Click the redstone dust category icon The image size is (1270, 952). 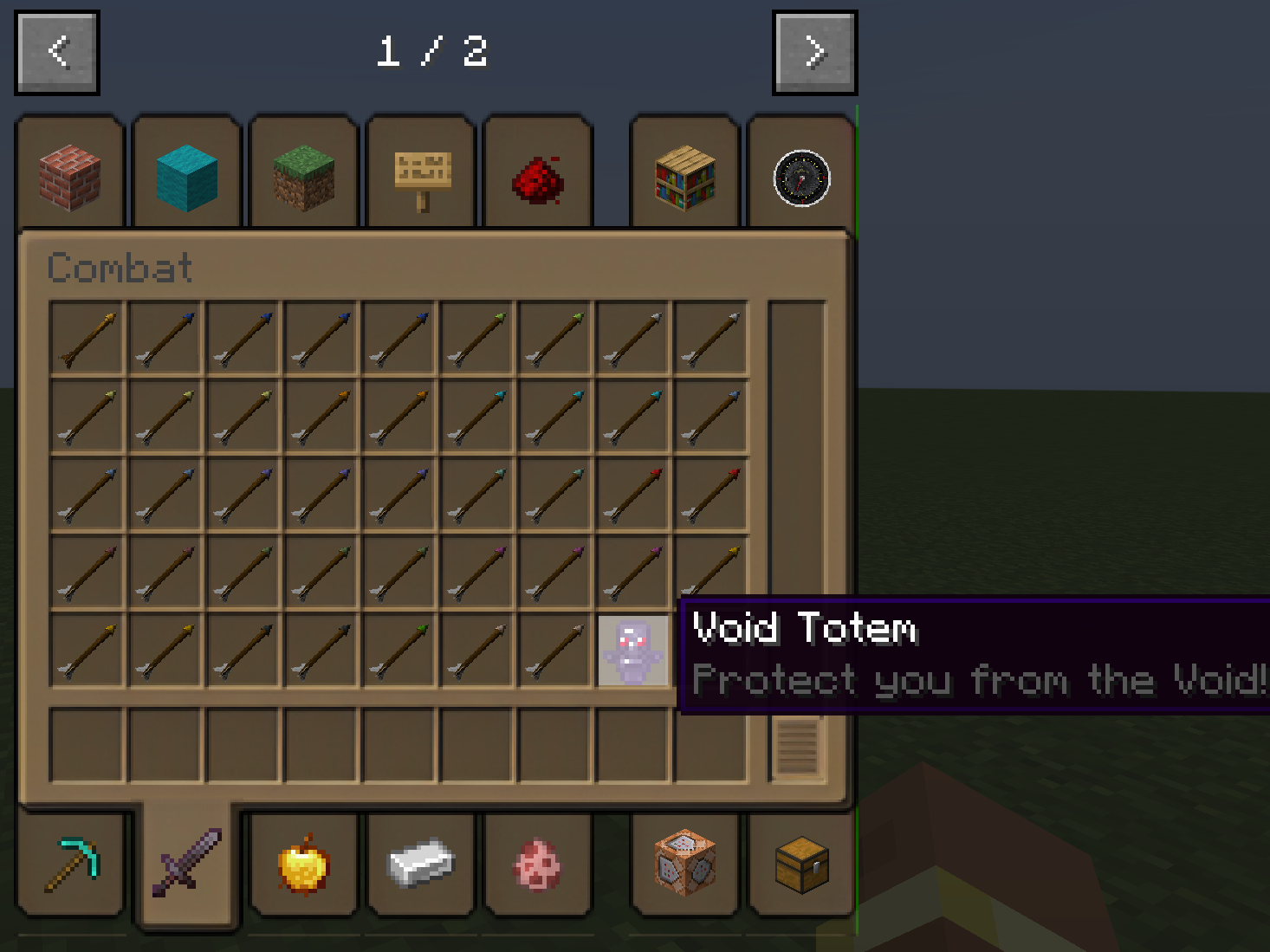[x=538, y=173]
